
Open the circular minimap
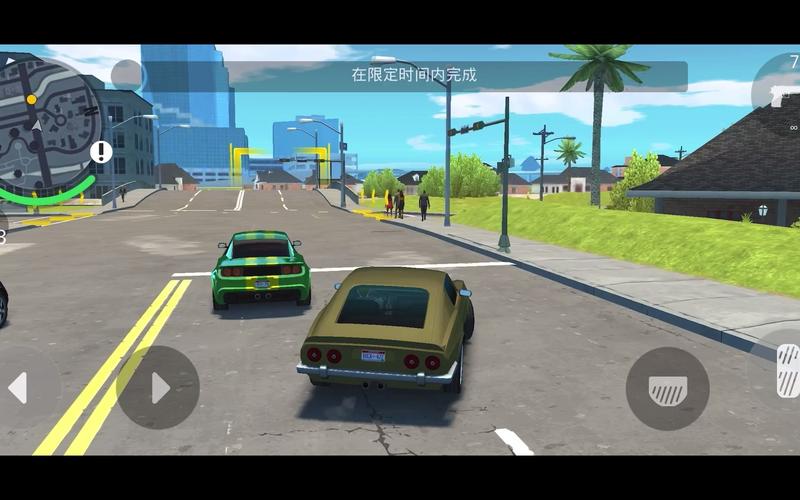tap(45, 120)
